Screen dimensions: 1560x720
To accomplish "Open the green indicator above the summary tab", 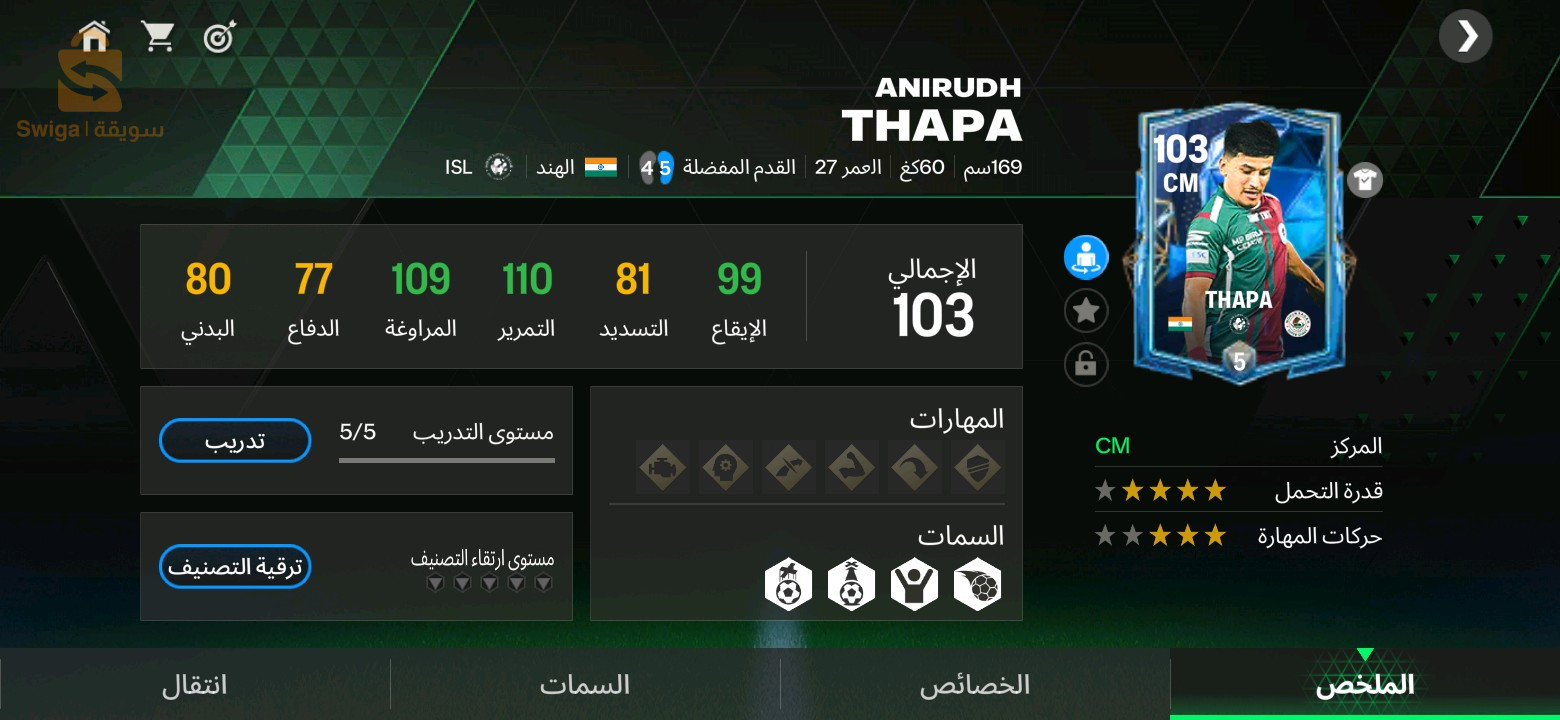I will coord(1367,656).
